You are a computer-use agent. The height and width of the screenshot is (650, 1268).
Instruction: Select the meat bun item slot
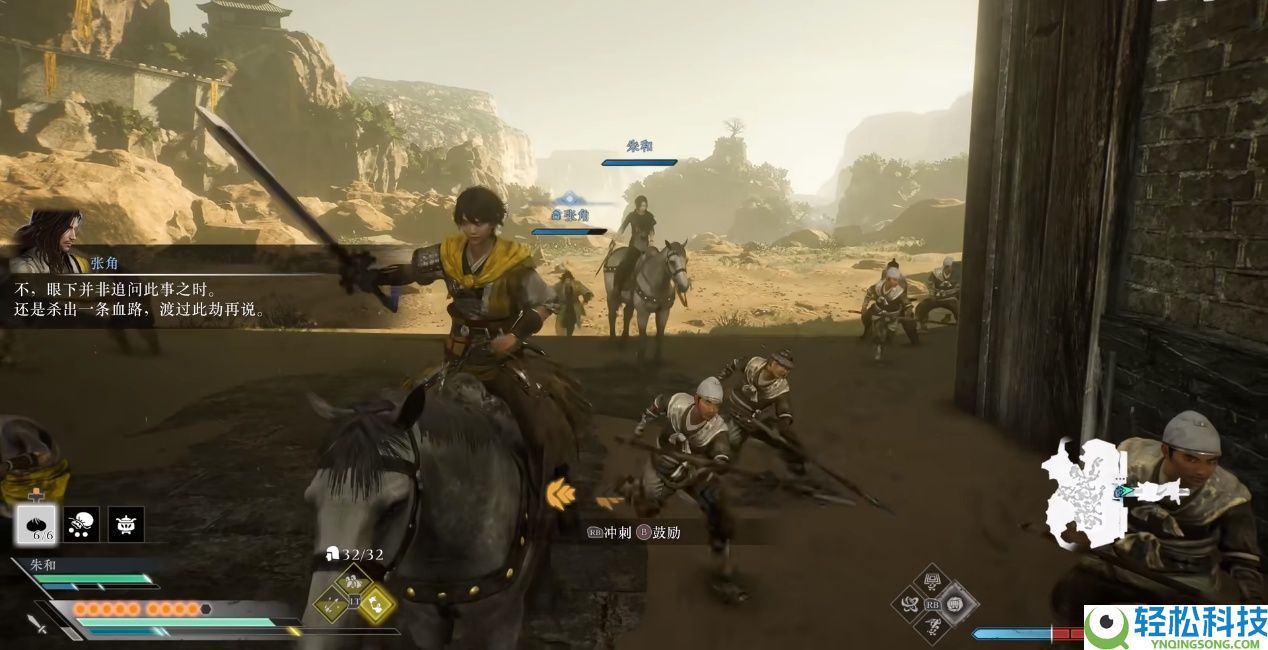[34, 524]
